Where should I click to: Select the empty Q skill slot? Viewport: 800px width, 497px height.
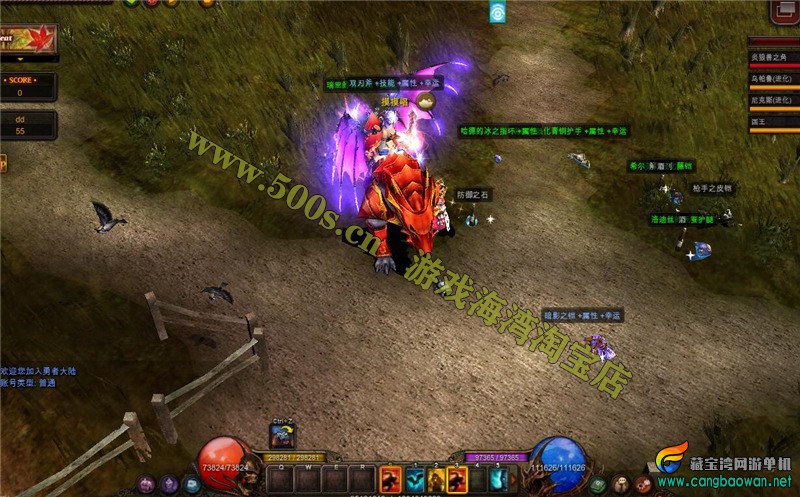tap(281, 478)
